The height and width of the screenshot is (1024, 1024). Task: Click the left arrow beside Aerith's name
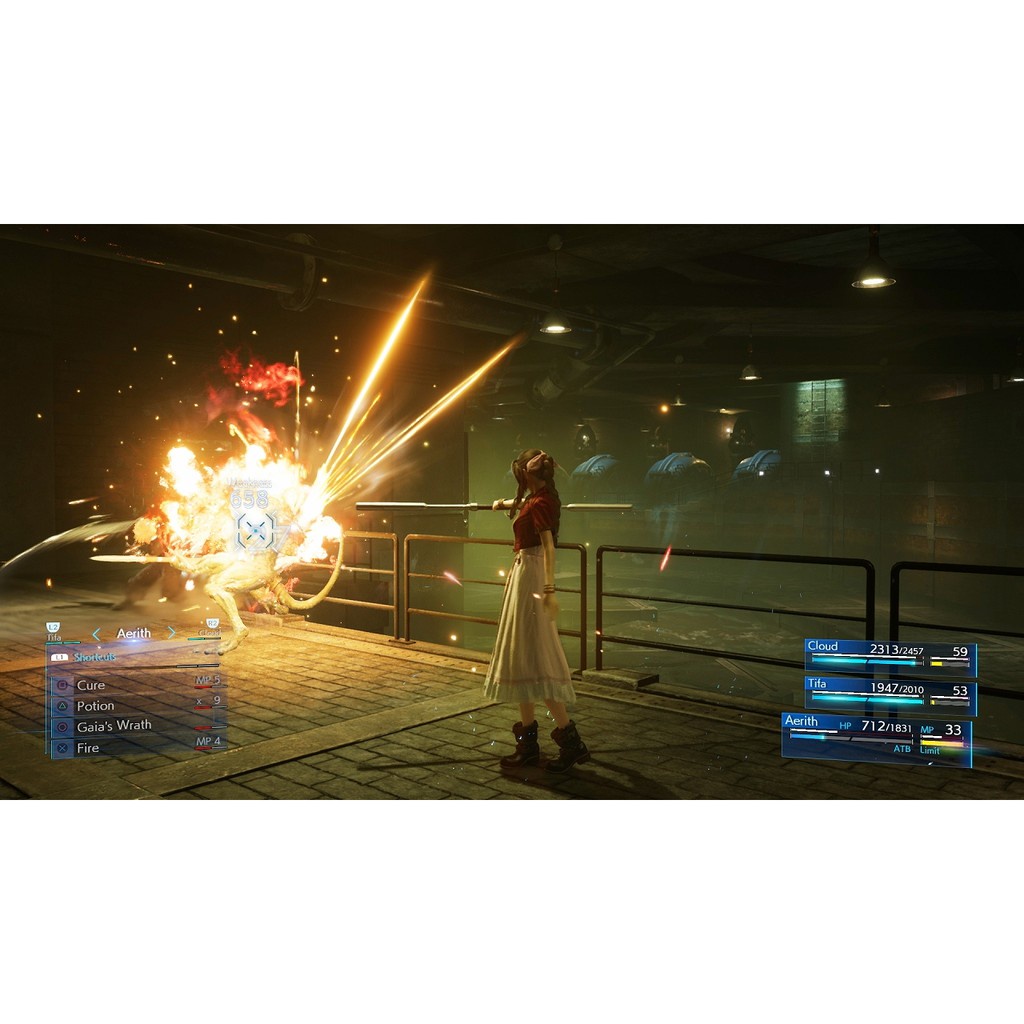(96, 633)
